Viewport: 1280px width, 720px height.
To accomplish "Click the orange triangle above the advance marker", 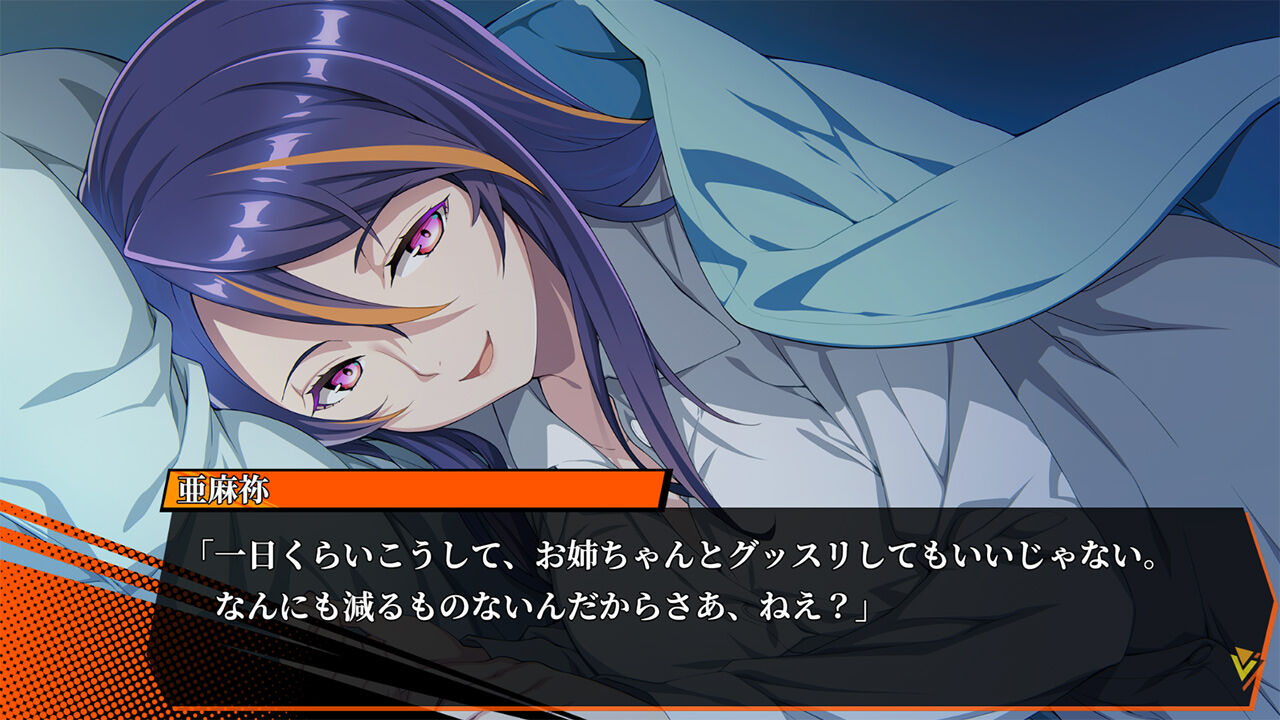I will pyautogui.click(x=1244, y=654).
